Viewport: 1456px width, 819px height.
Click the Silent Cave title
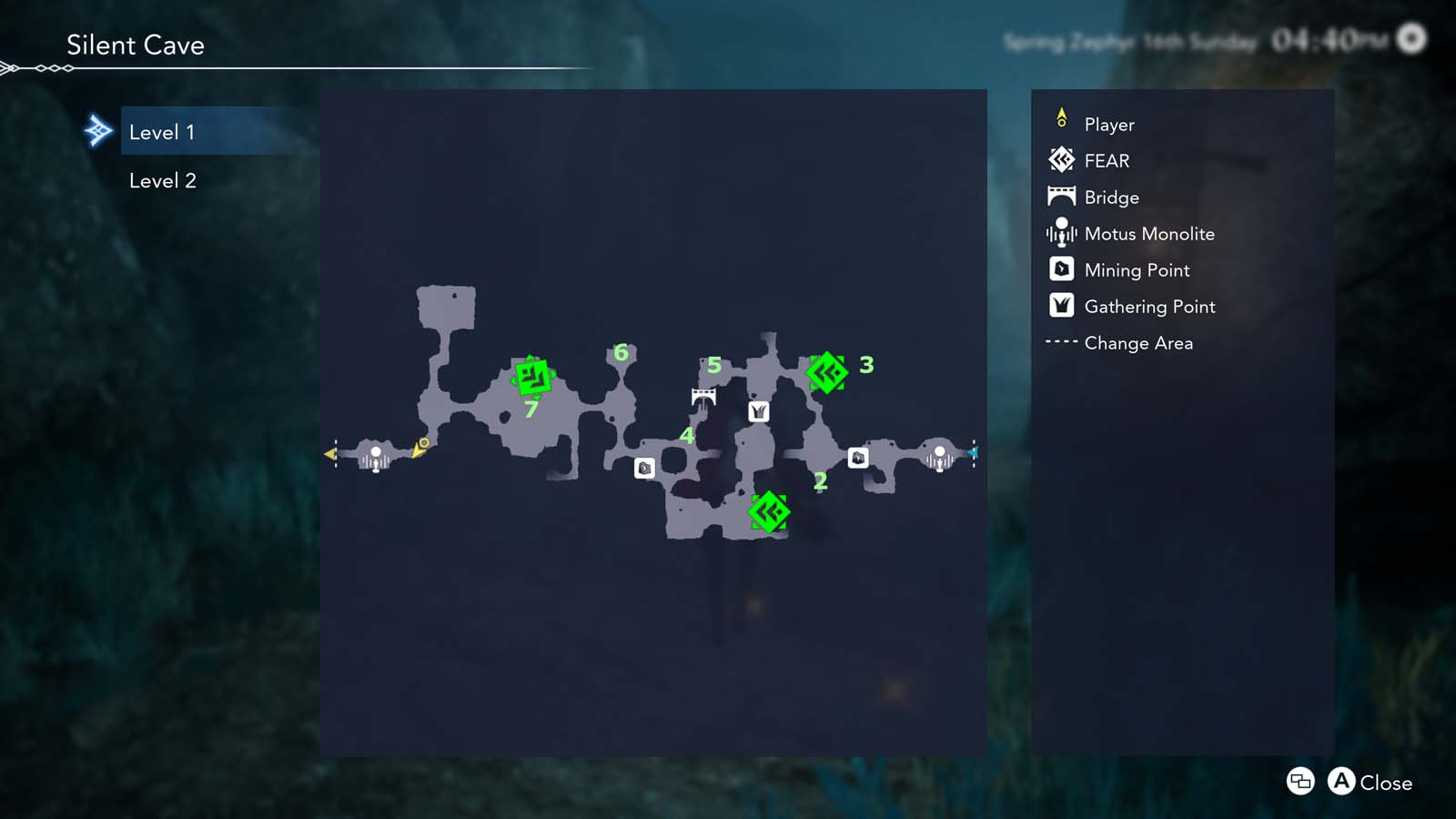(135, 45)
